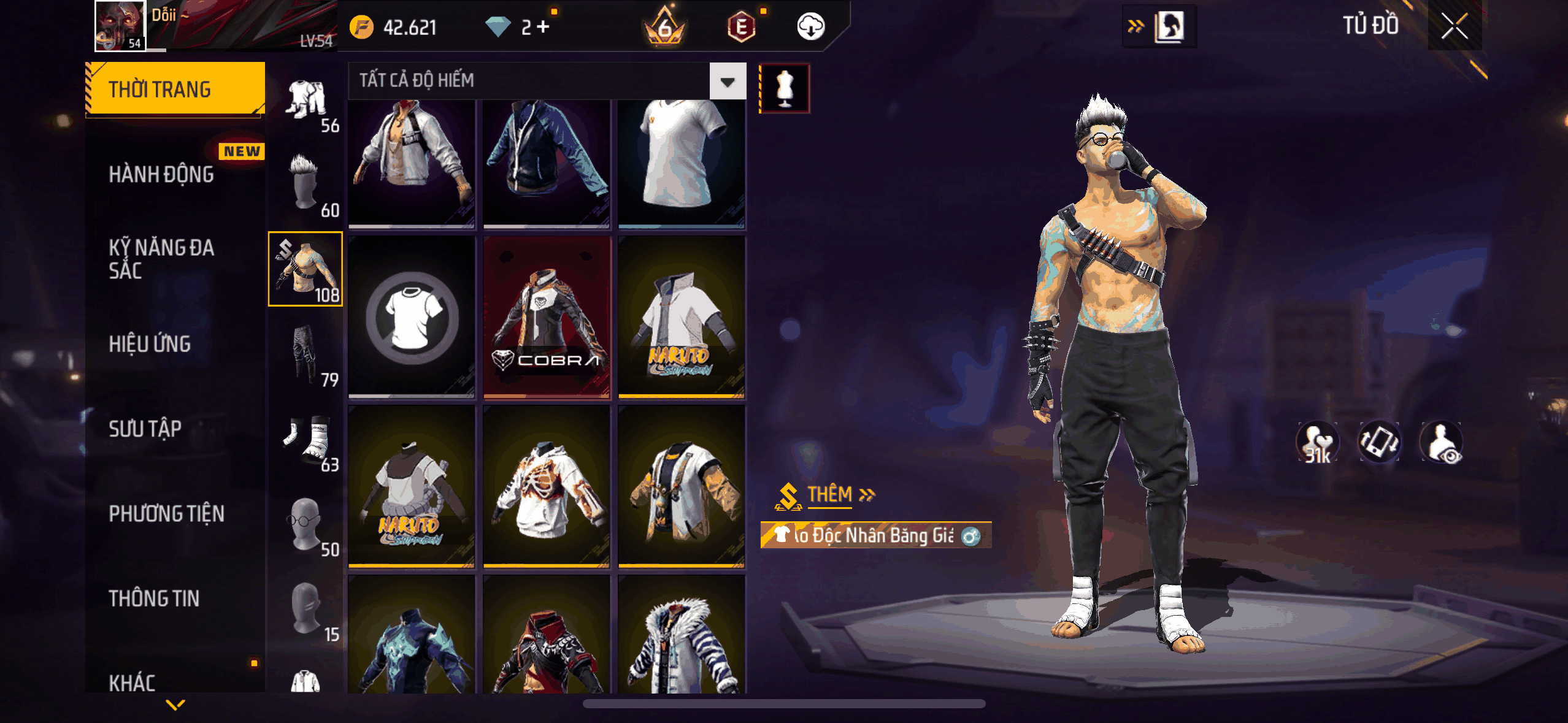1568x723 pixels.
Task: Select the unequip top (crossed shirt) slot
Action: 412,317
